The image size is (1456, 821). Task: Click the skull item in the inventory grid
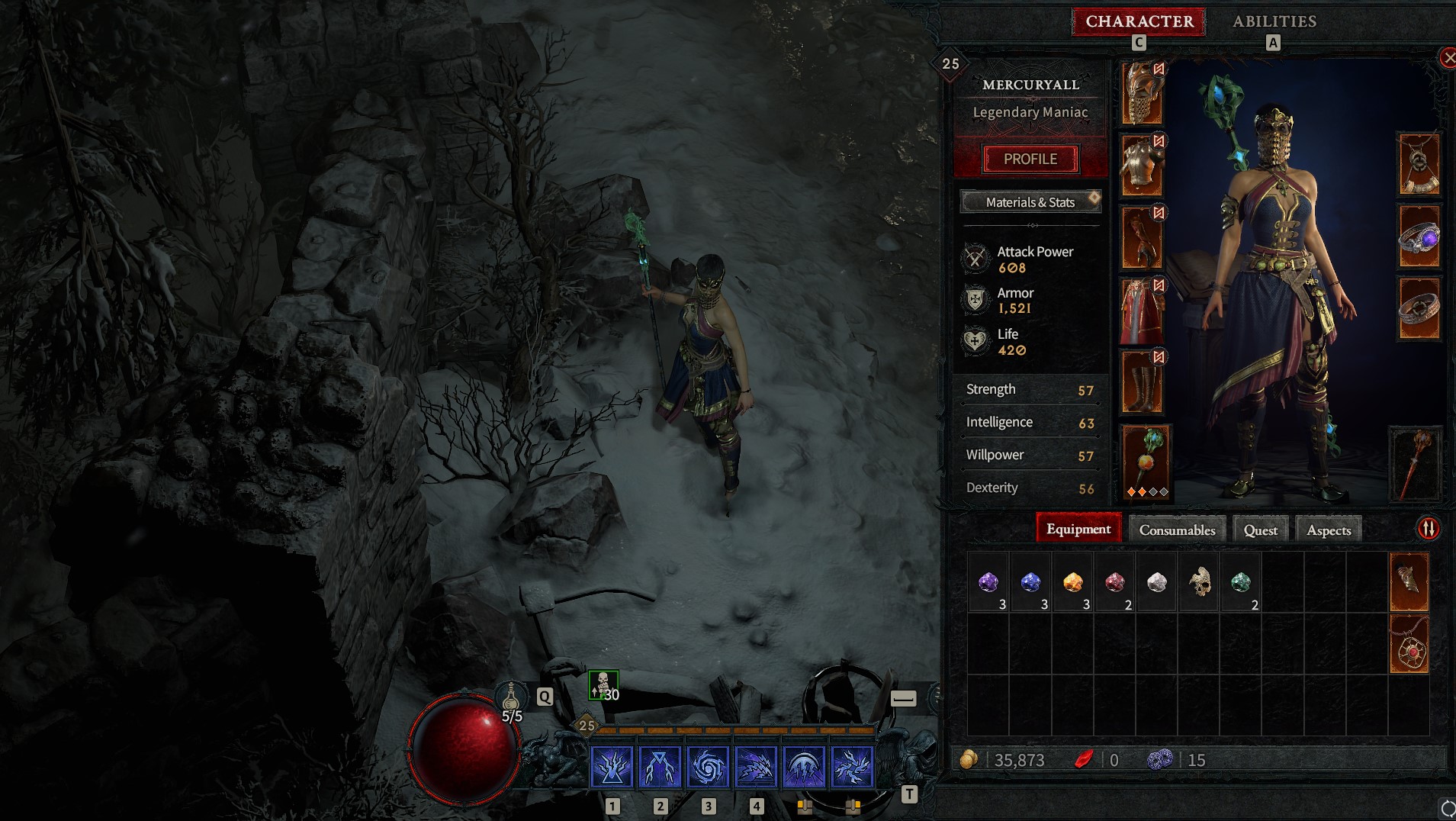[x=1198, y=581]
